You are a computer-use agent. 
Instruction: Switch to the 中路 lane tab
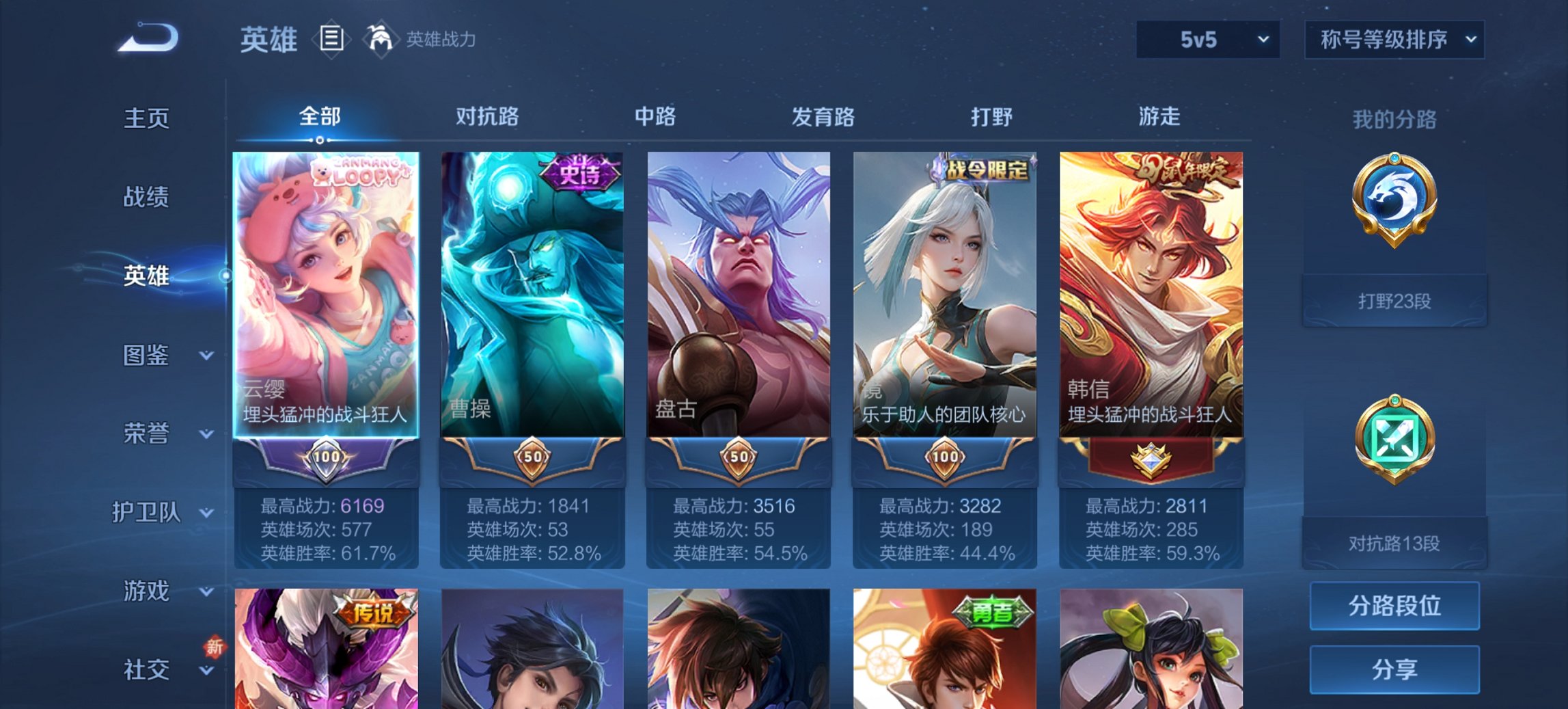[x=655, y=117]
